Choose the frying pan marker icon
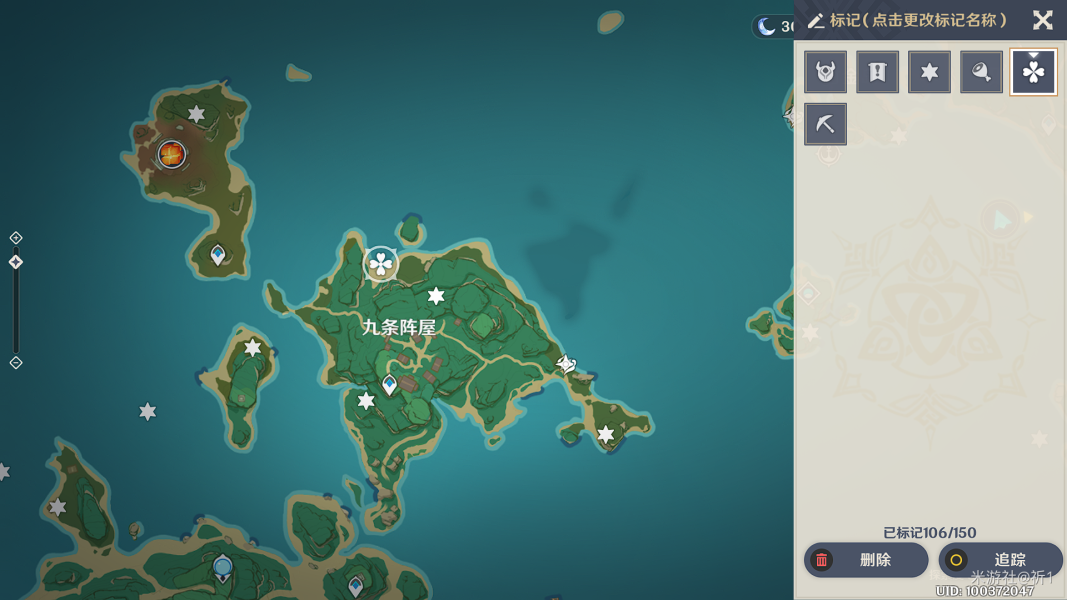The image size is (1067, 600). coord(981,72)
